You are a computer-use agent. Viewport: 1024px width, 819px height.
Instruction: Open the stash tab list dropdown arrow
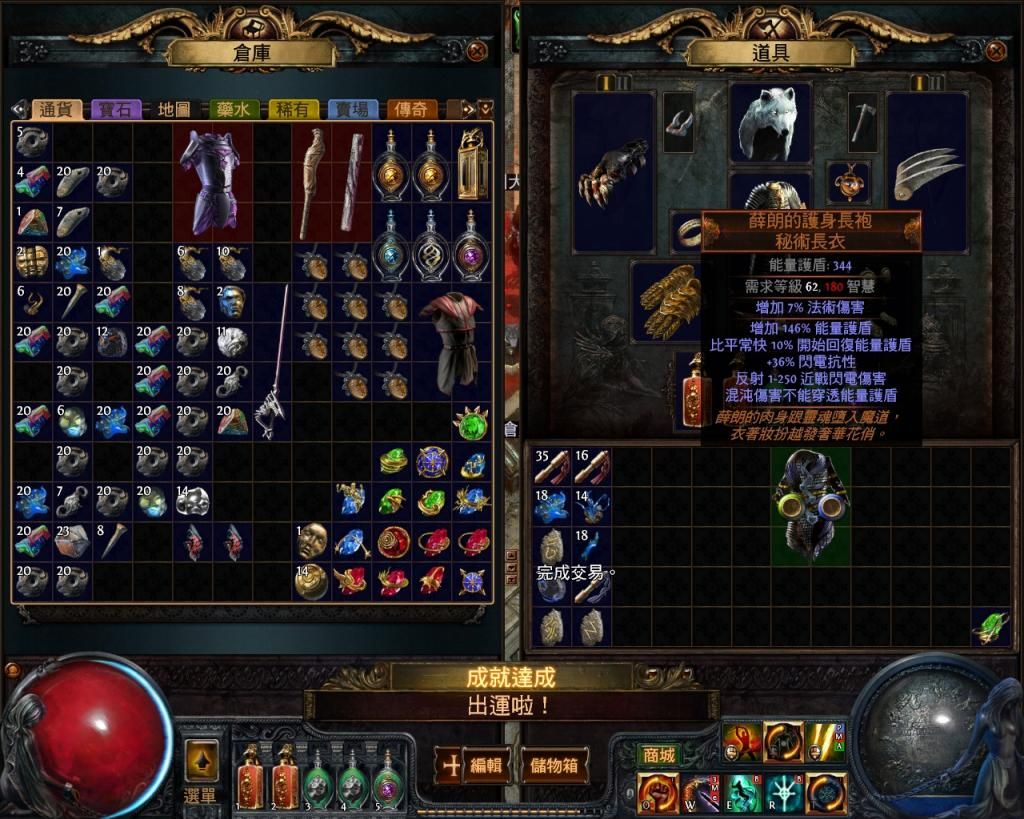[485, 108]
